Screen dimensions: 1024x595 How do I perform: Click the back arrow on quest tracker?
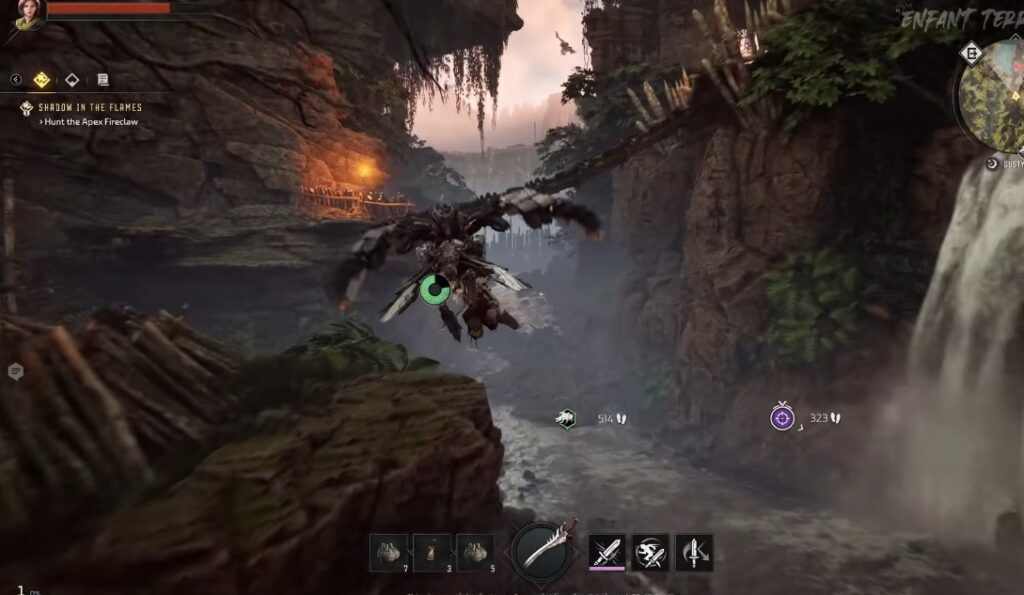coord(16,79)
